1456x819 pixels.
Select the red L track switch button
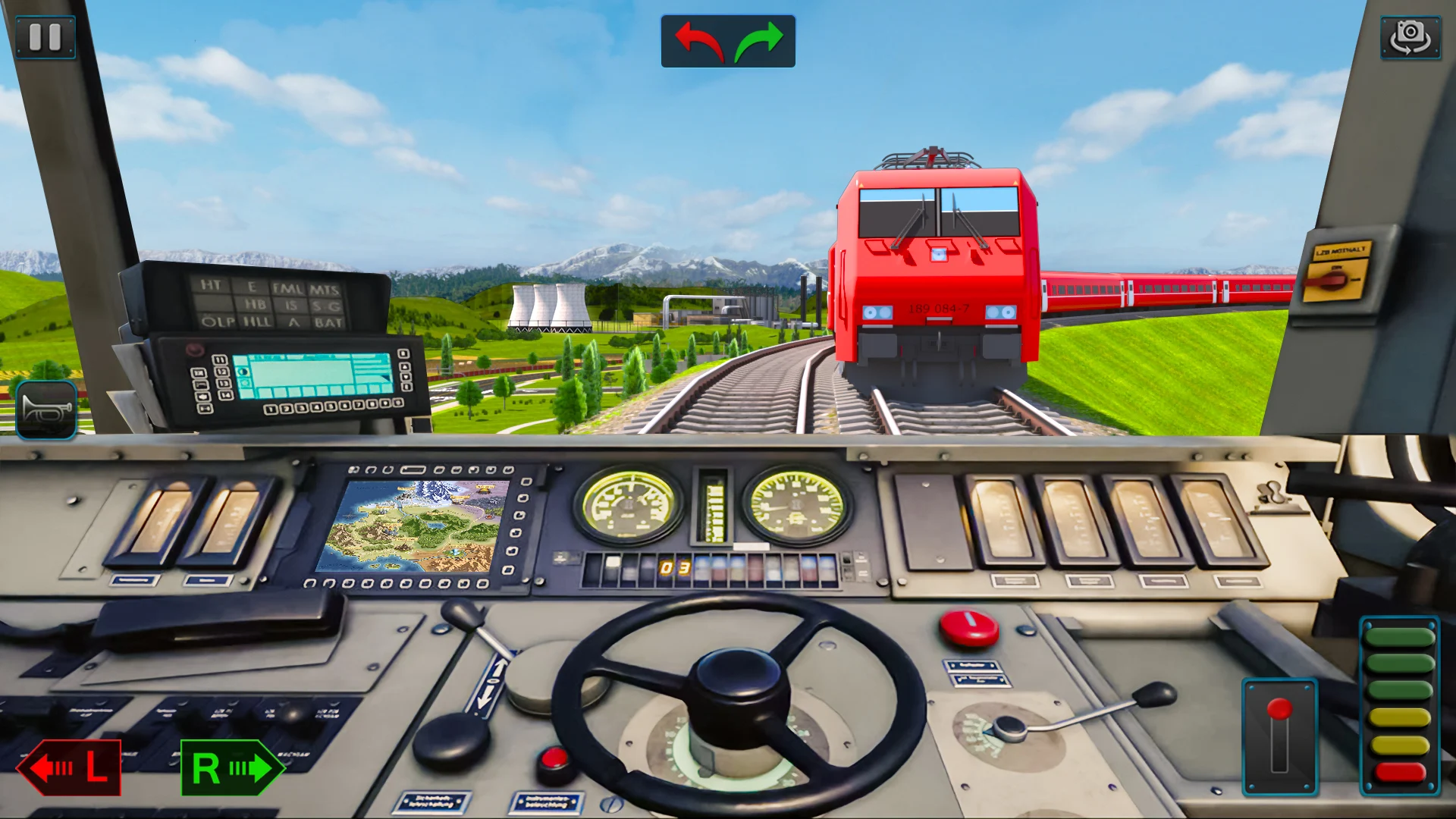pos(70,767)
